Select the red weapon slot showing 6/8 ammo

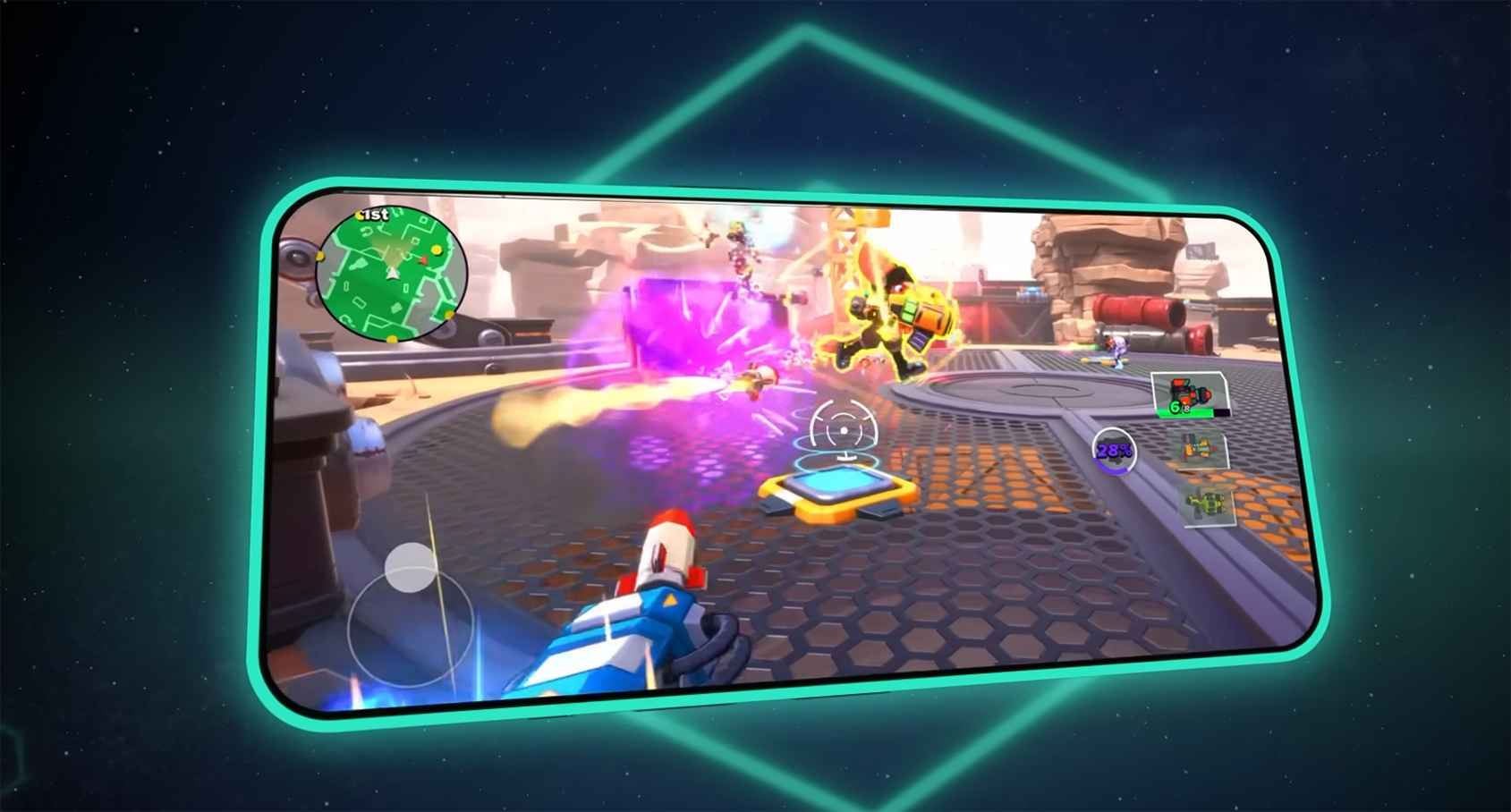click(x=1189, y=395)
